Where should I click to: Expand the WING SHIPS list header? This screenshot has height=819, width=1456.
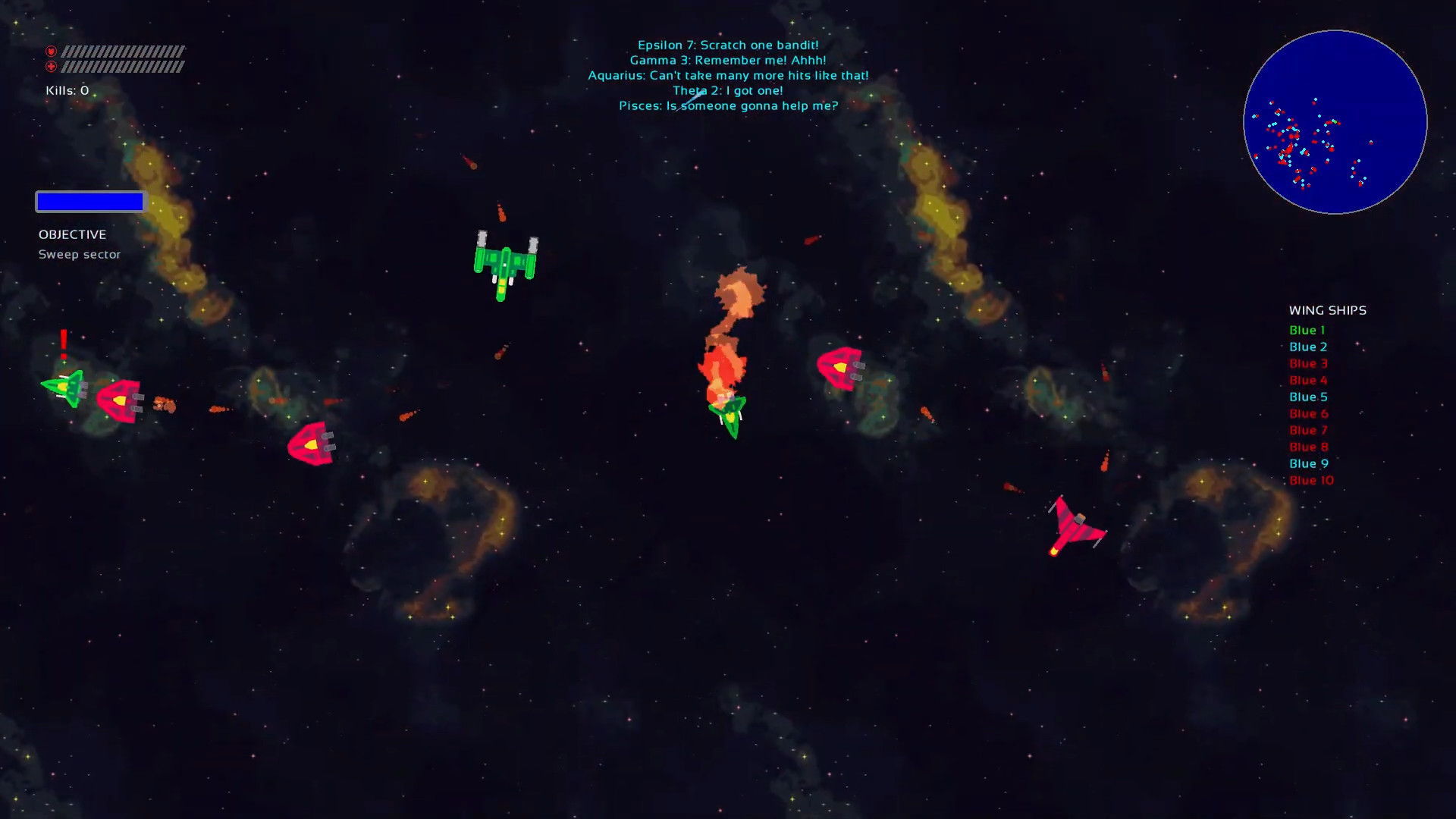[1327, 310]
